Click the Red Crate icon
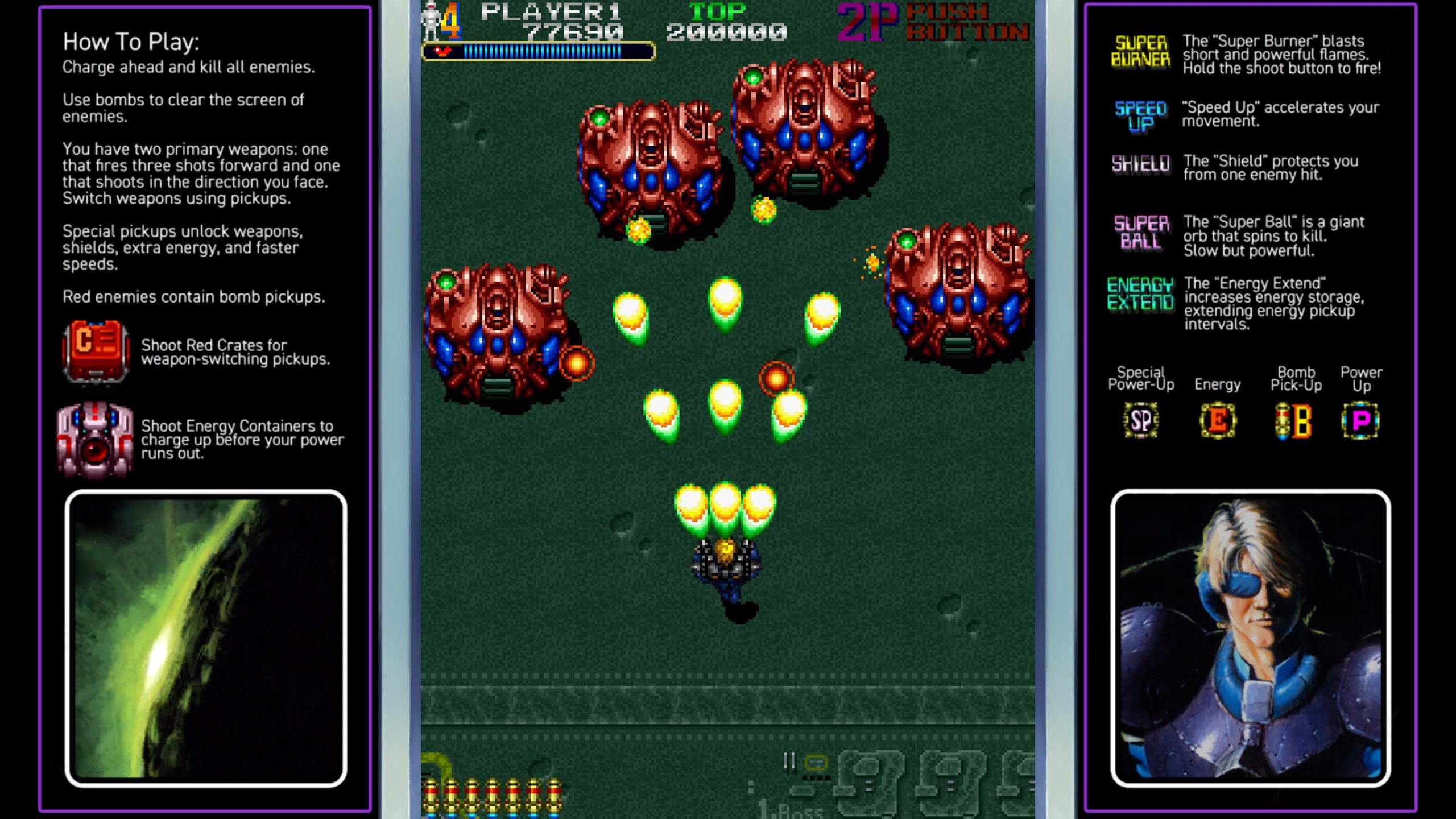This screenshot has width=1456, height=819. coord(96,351)
